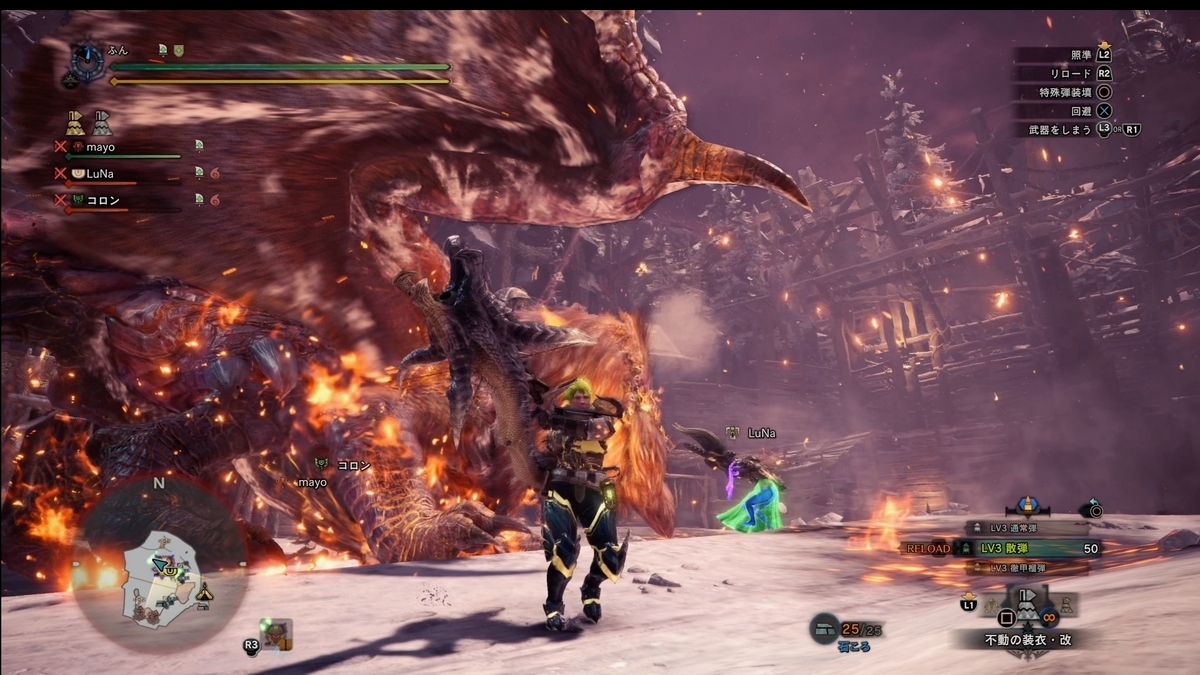Select party member コロン in the list
Viewport: 1200px width, 675px height.
104,199
